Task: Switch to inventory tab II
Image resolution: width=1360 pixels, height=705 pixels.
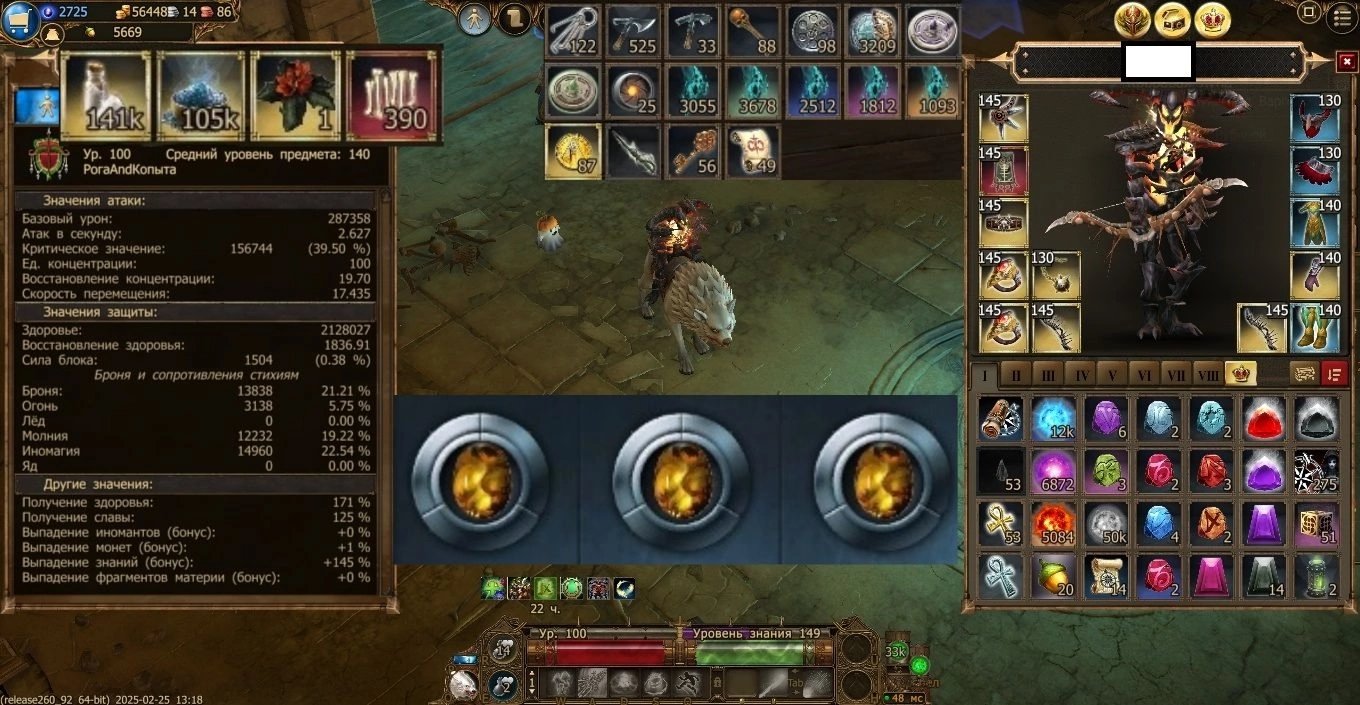Action: click(x=1016, y=375)
